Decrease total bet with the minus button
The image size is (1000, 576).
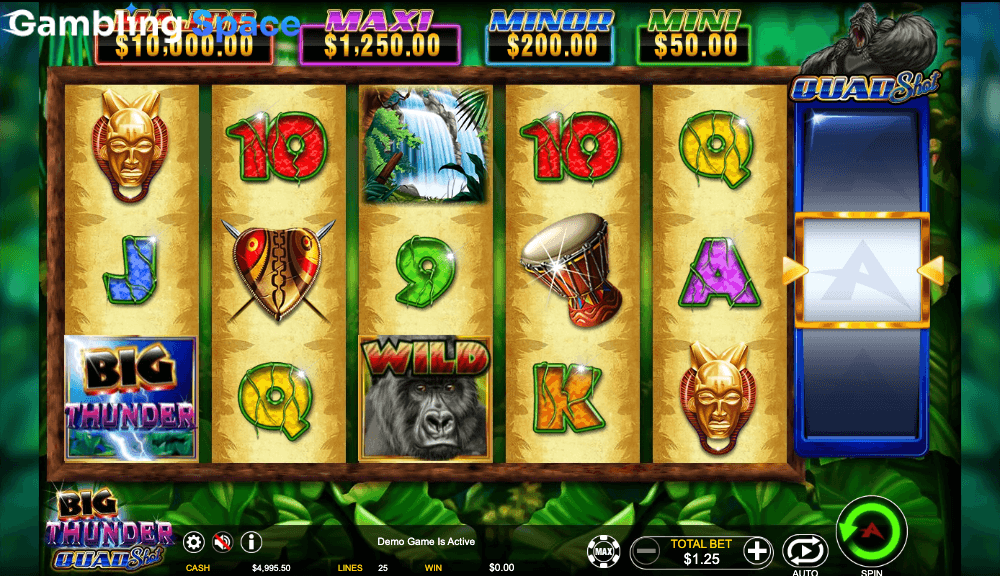point(647,551)
